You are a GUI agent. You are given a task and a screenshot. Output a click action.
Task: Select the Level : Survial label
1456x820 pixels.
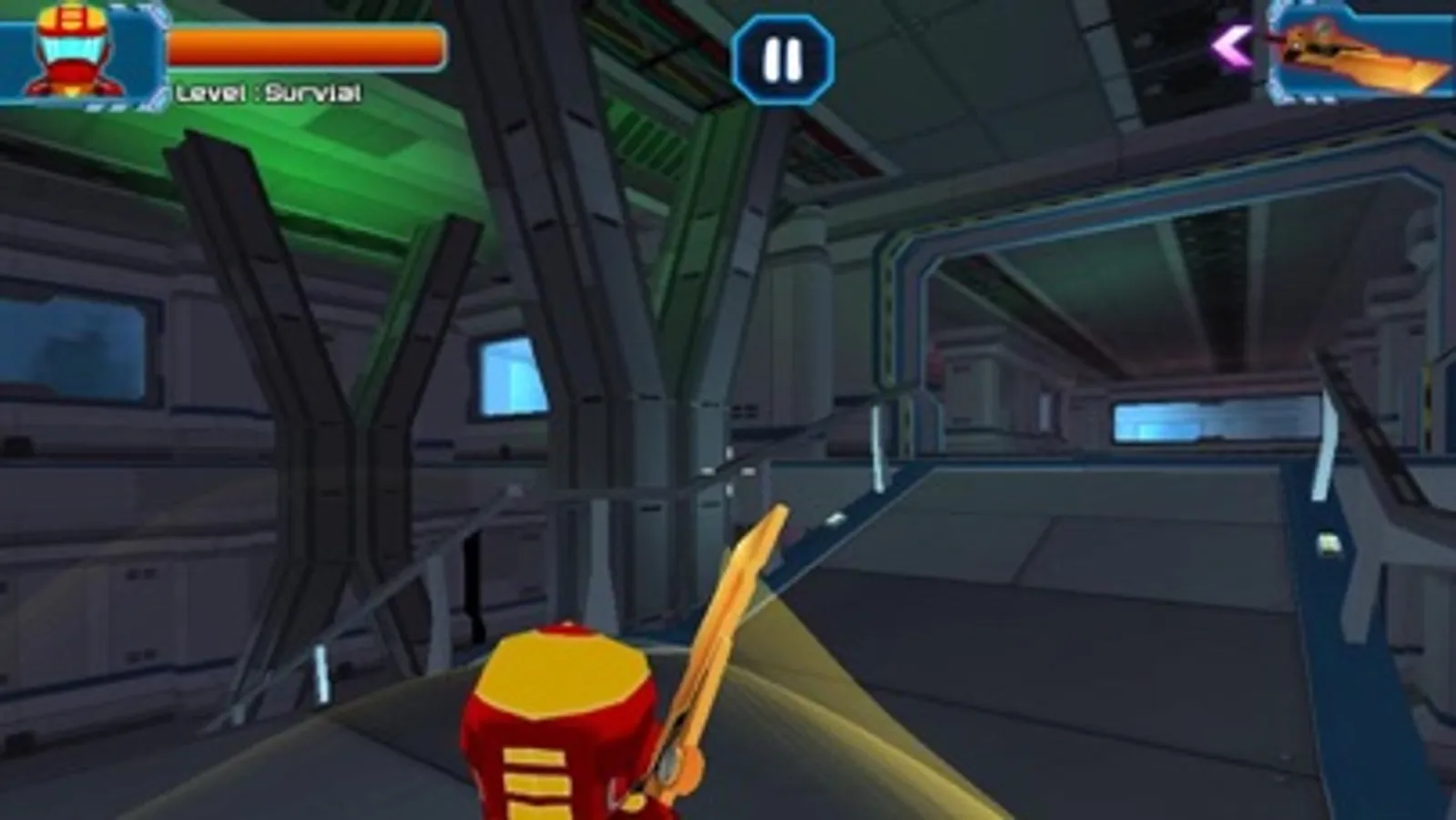click(x=269, y=91)
